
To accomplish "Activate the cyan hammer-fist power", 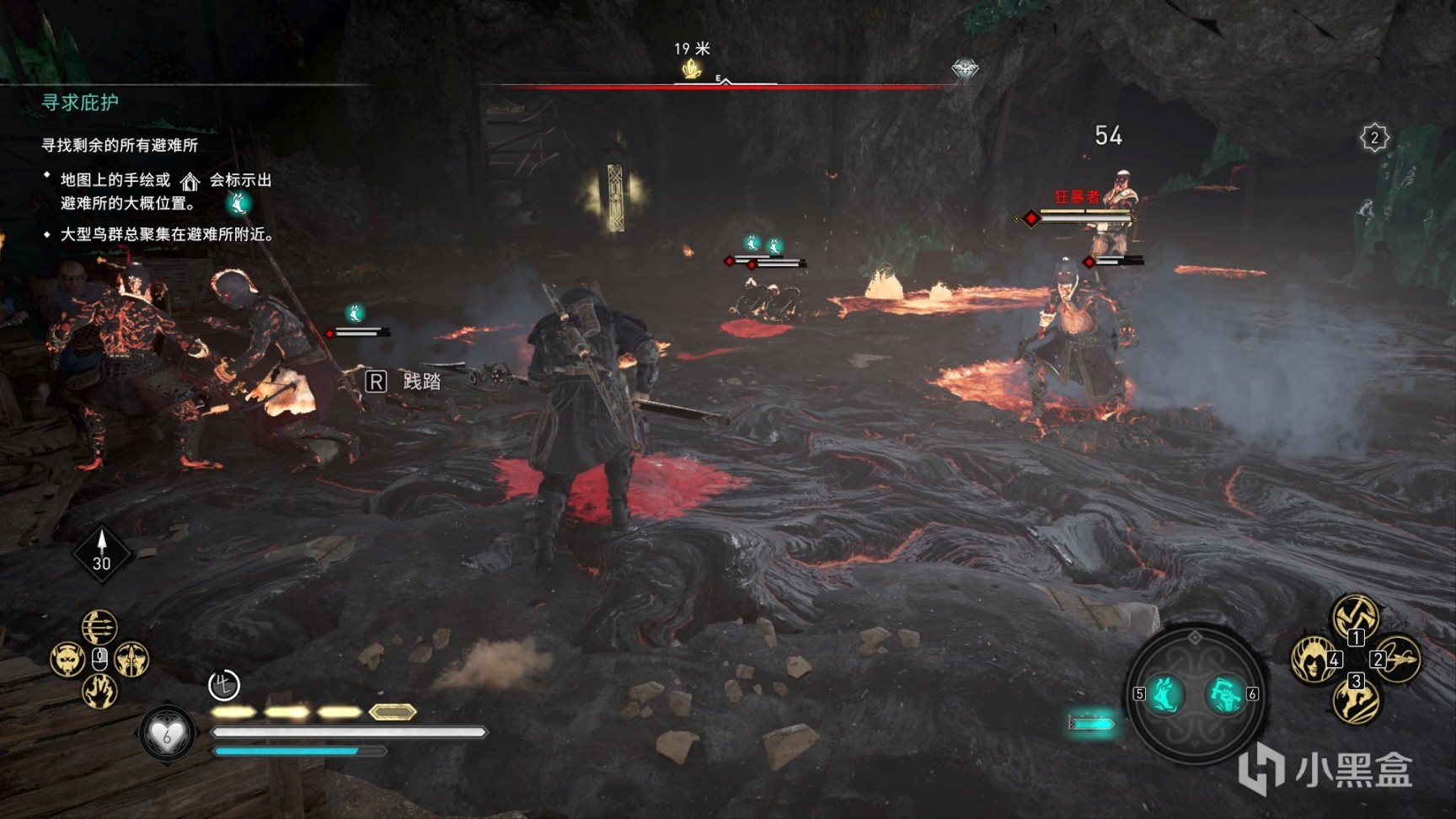I will 1223,694.
